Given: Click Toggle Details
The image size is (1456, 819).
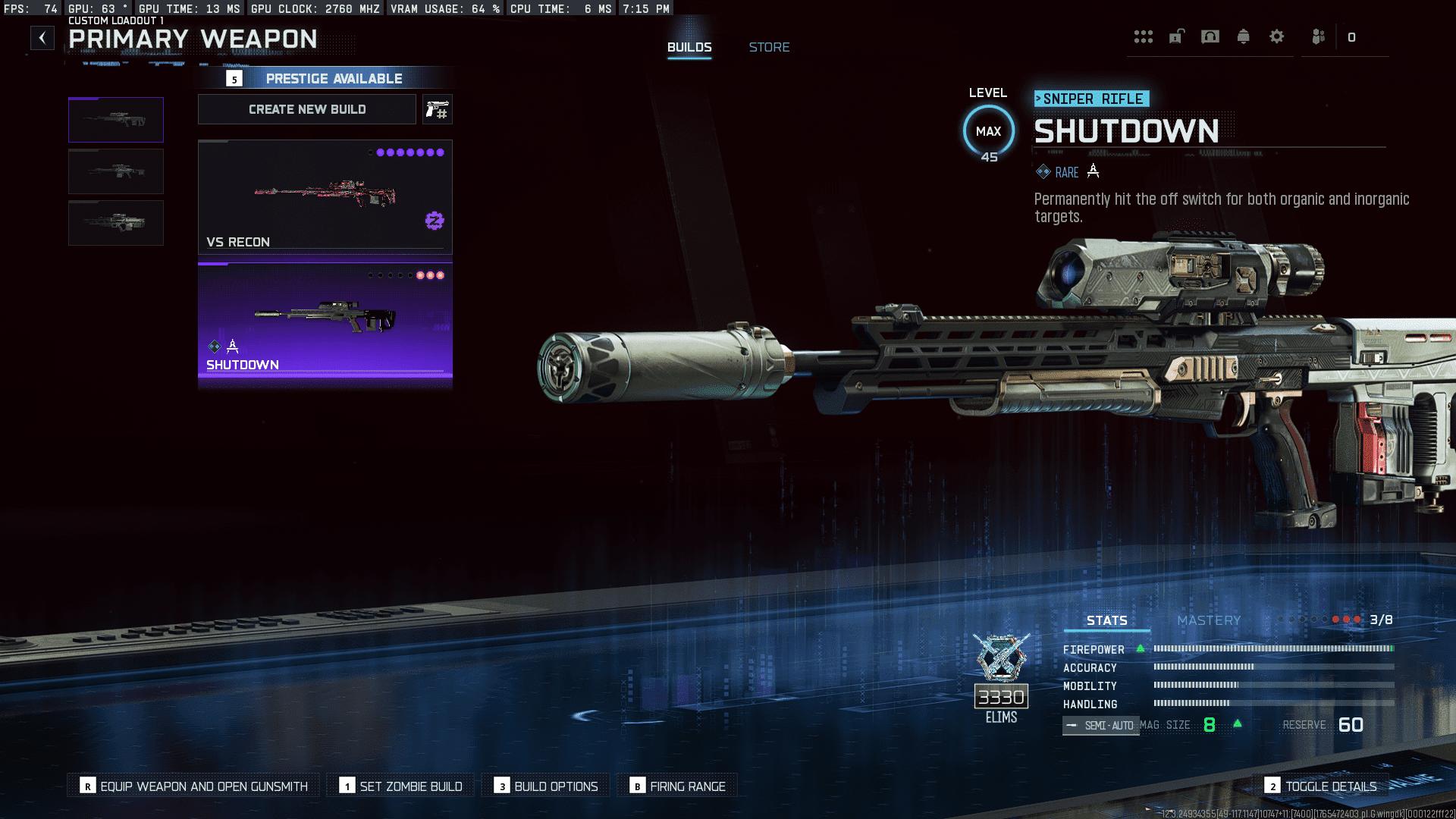Looking at the screenshot, I should 1321,786.
